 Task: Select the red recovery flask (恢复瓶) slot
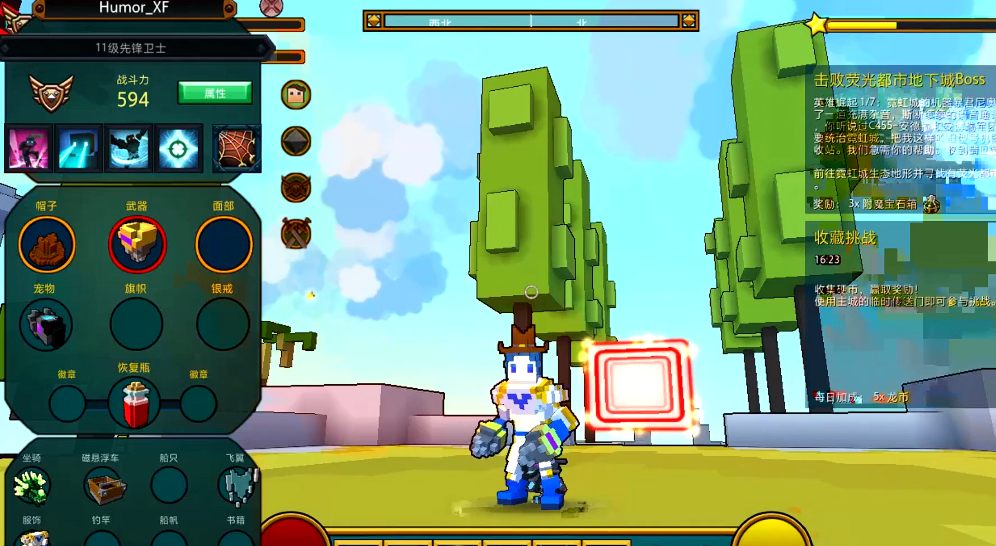[x=134, y=403]
